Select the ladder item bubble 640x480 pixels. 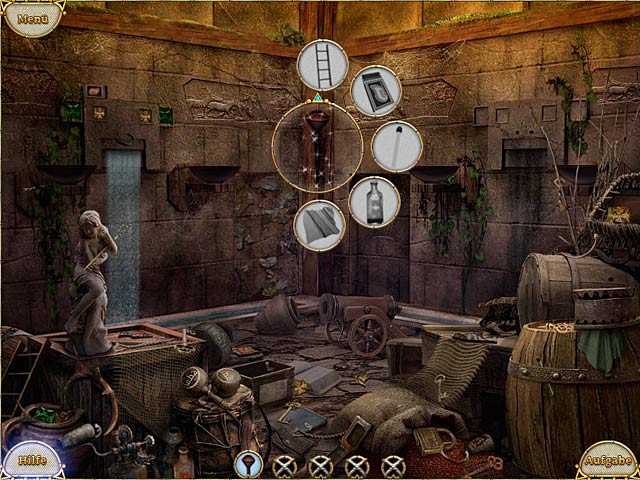point(322,64)
